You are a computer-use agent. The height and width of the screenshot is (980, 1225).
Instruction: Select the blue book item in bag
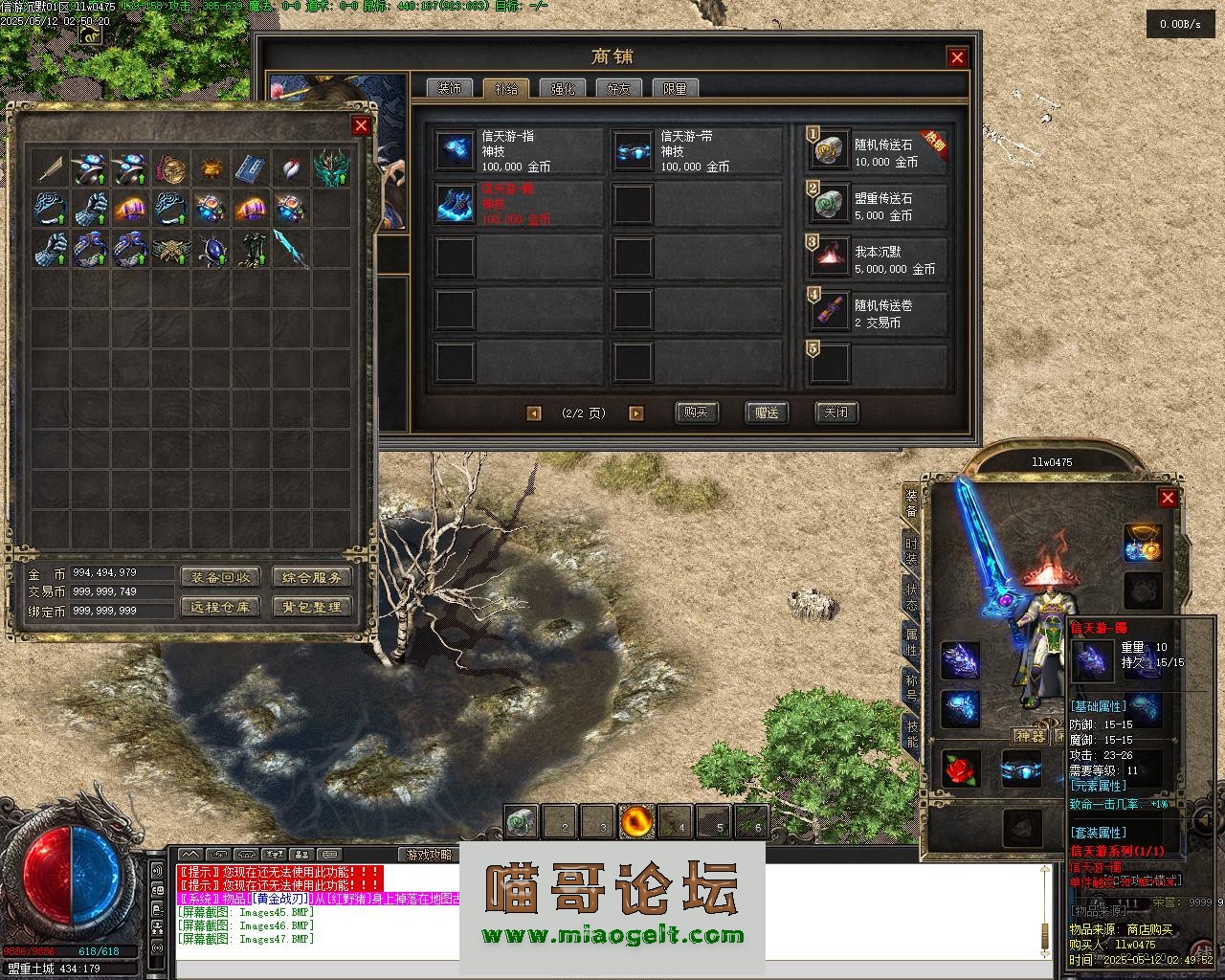tap(251, 168)
